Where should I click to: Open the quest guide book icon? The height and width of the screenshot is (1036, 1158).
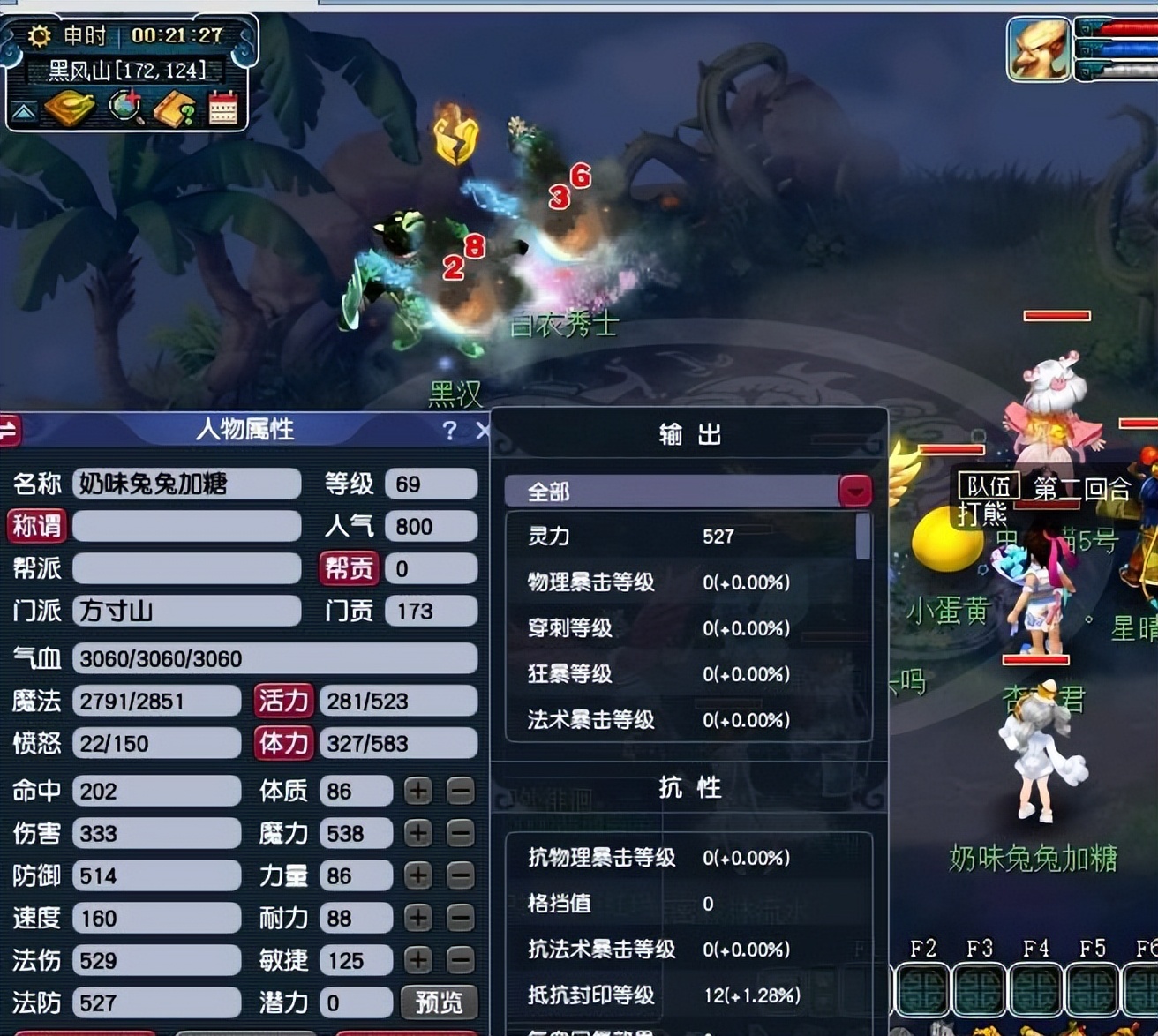pyautogui.click(x=175, y=108)
